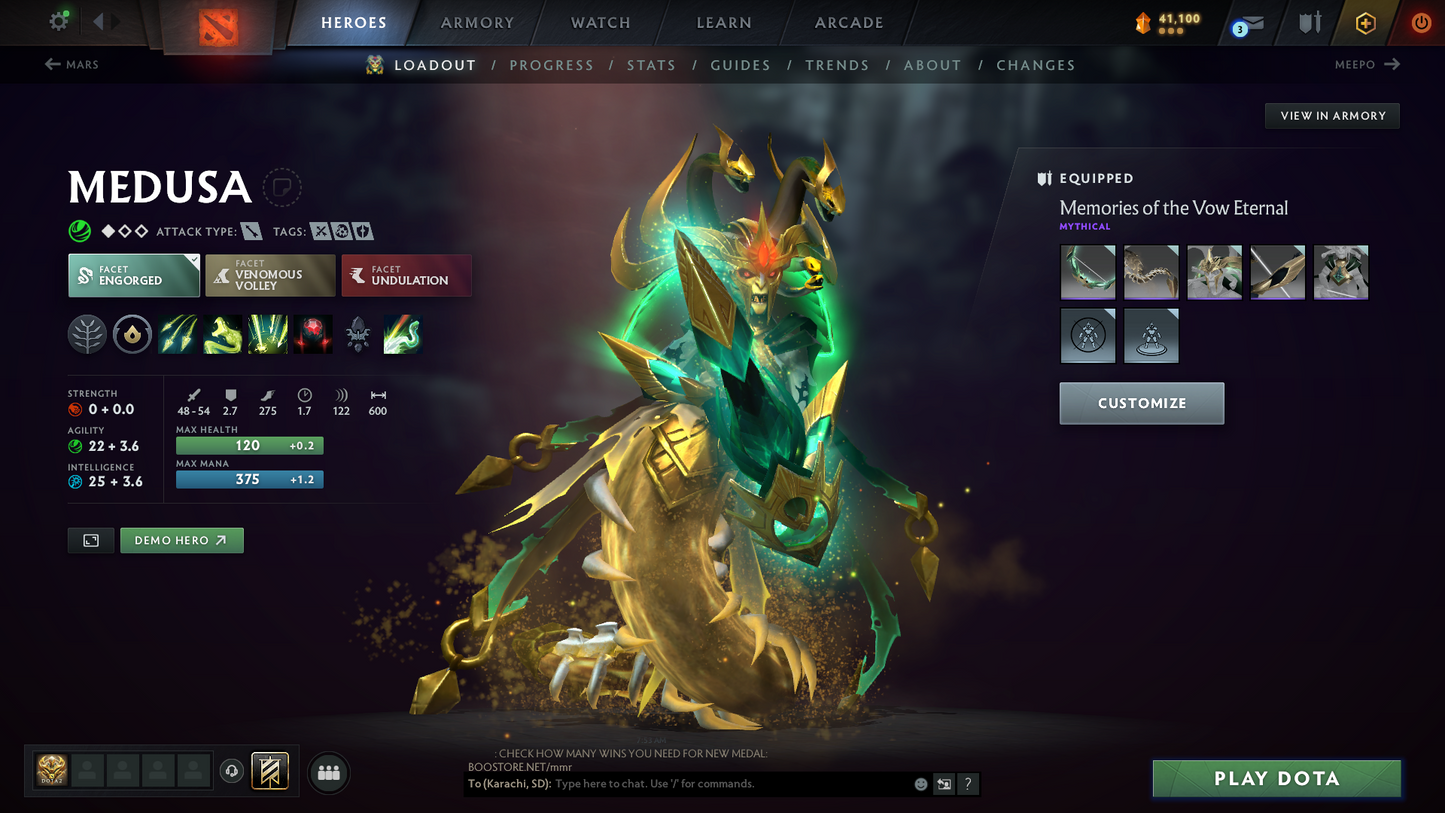This screenshot has width=1445, height=813.
Task: Click the party voice chat headset icon
Action: [x=230, y=770]
